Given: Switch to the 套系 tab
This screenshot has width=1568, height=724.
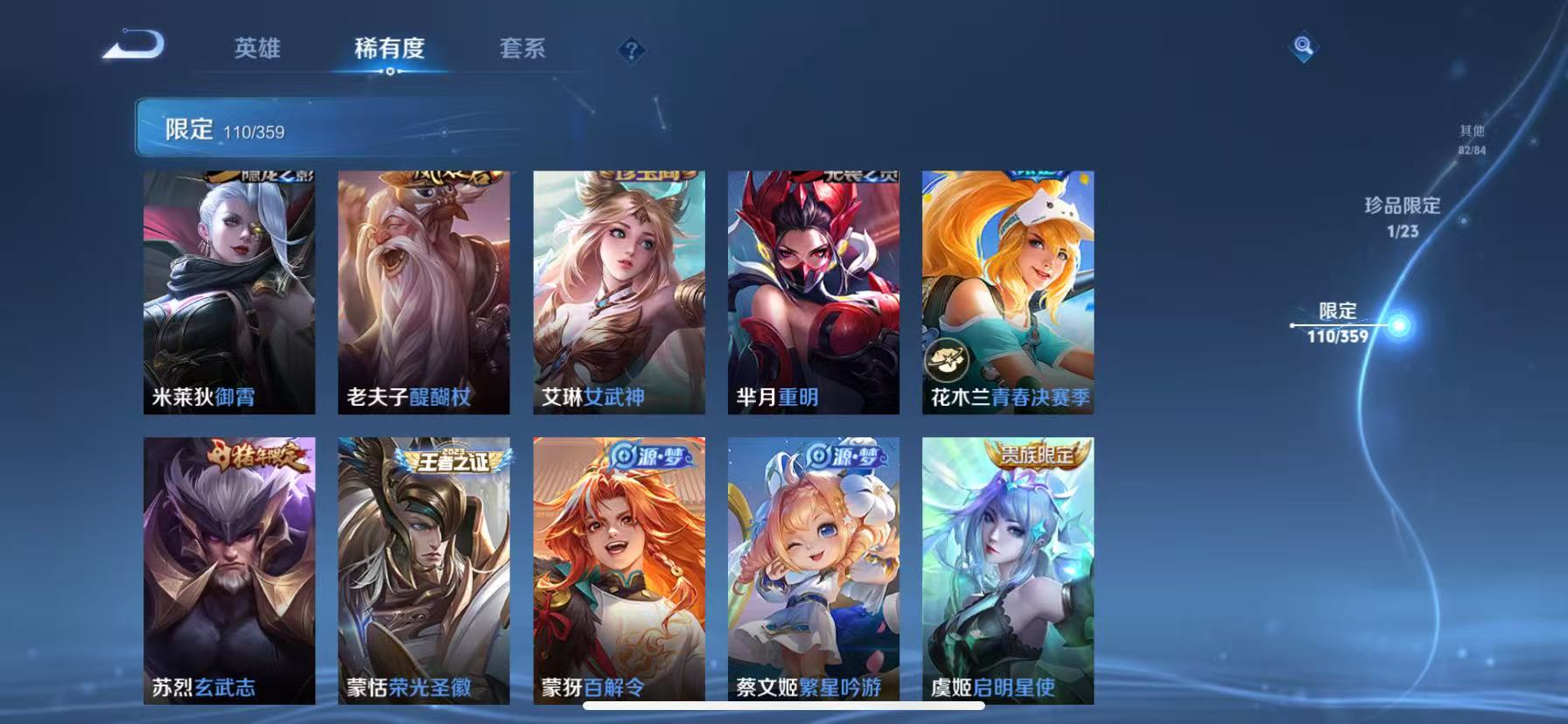Looking at the screenshot, I should (522, 50).
